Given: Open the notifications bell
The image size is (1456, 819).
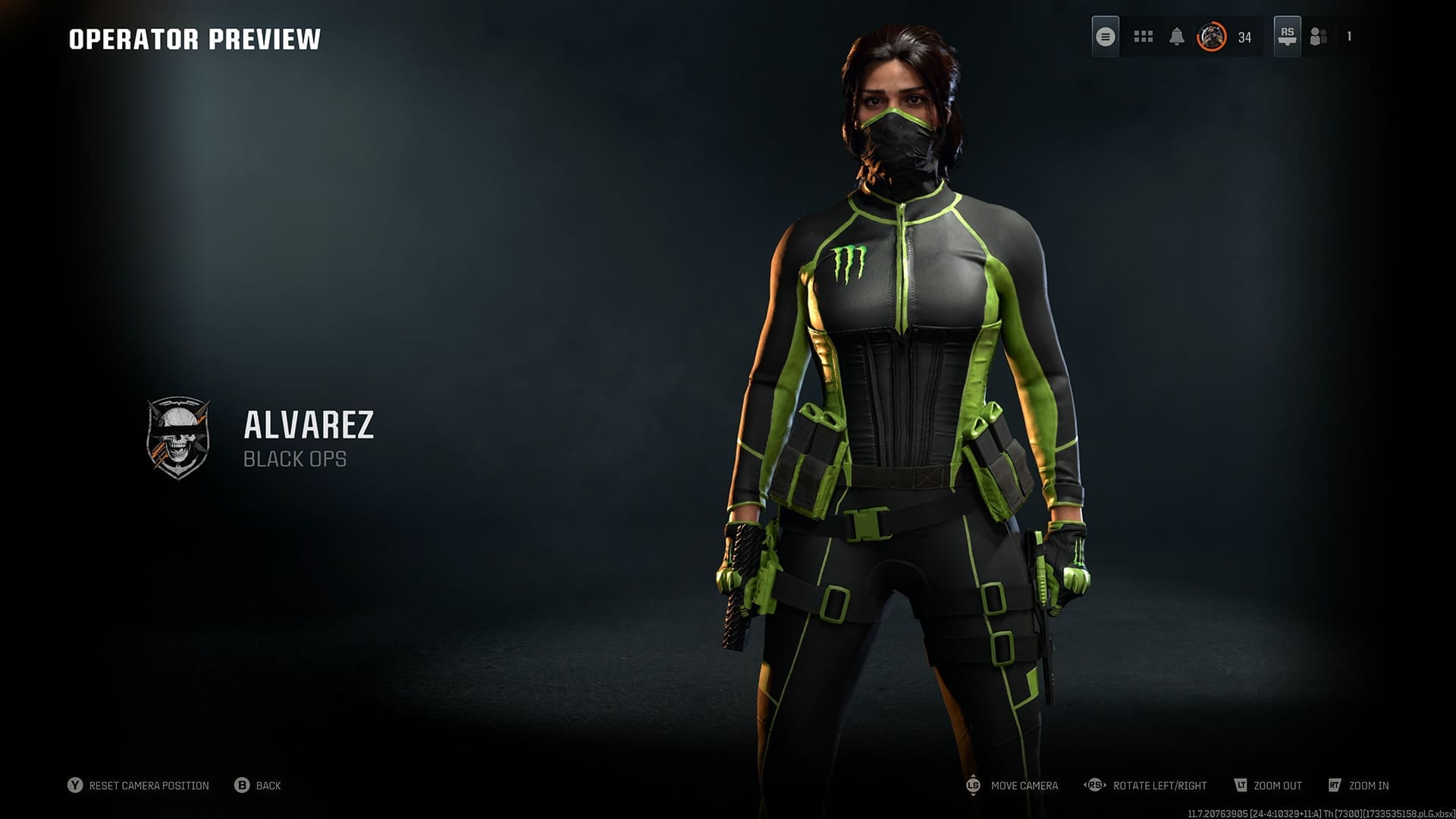Looking at the screenshot, I should [1178, 36].
